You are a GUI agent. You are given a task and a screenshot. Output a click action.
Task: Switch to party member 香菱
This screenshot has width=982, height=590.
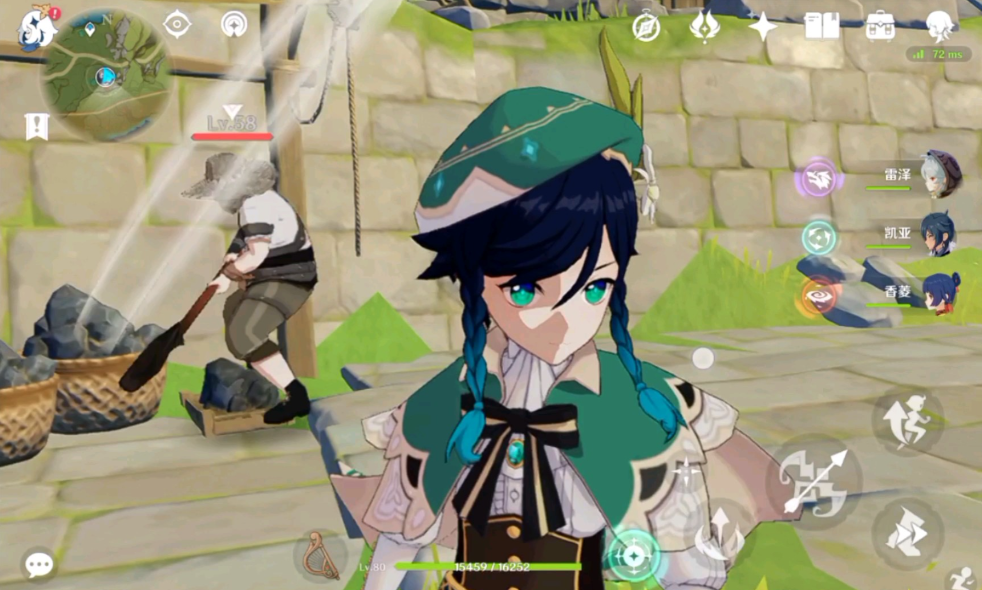[940, 294]
